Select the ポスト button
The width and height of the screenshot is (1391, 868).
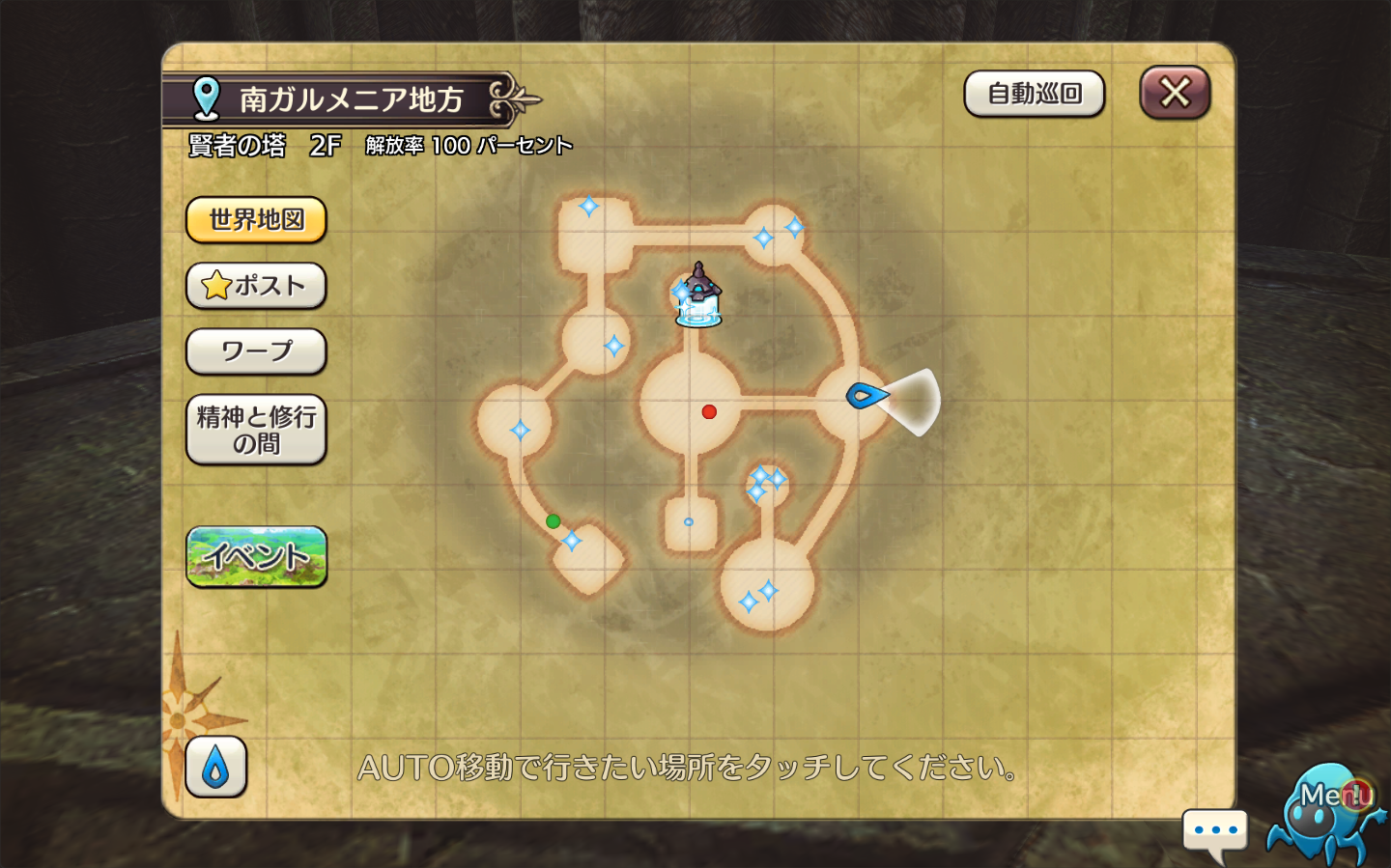(256, 286)
